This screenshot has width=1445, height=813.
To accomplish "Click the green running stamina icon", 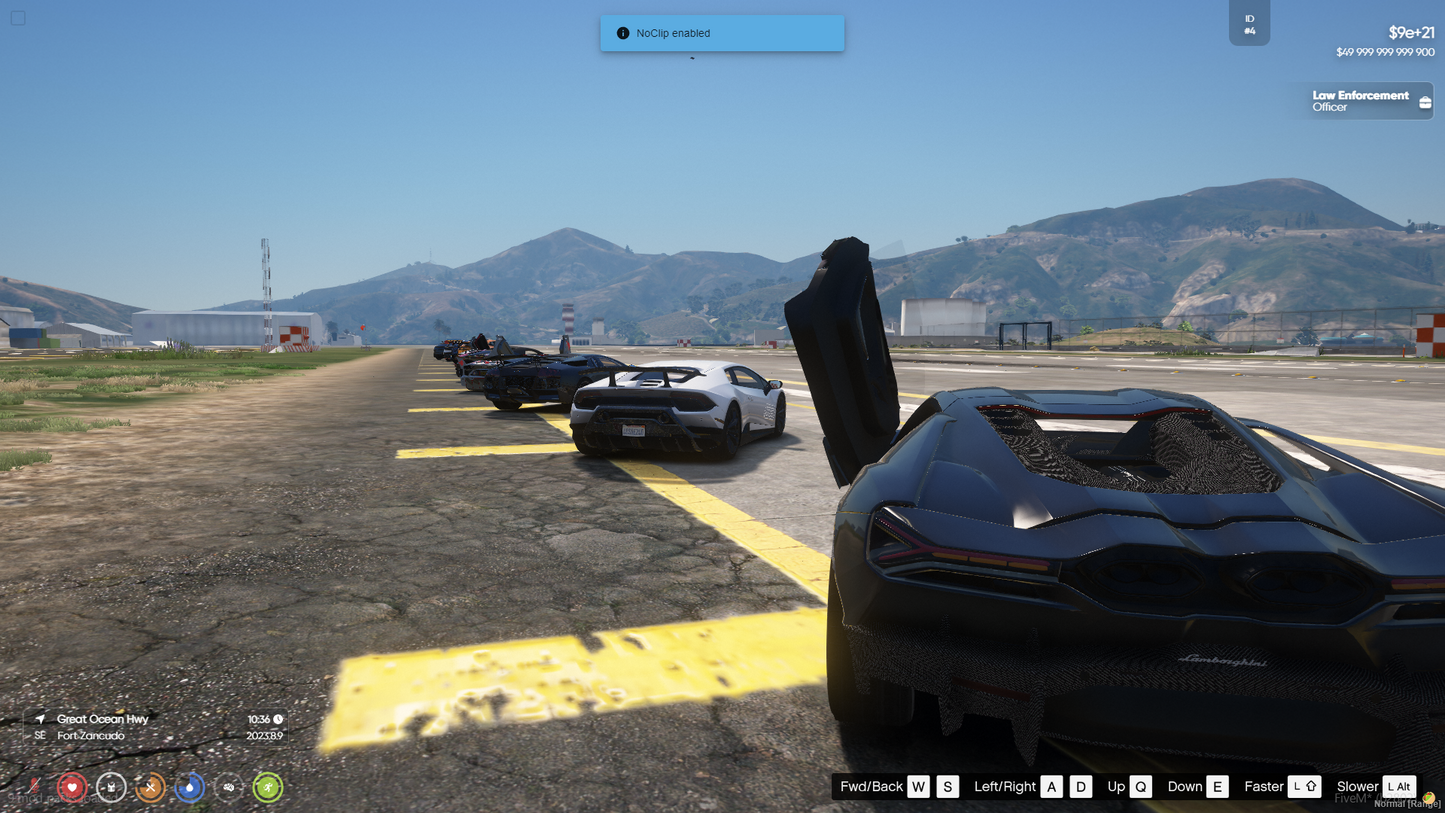I will tap(267, 788).
